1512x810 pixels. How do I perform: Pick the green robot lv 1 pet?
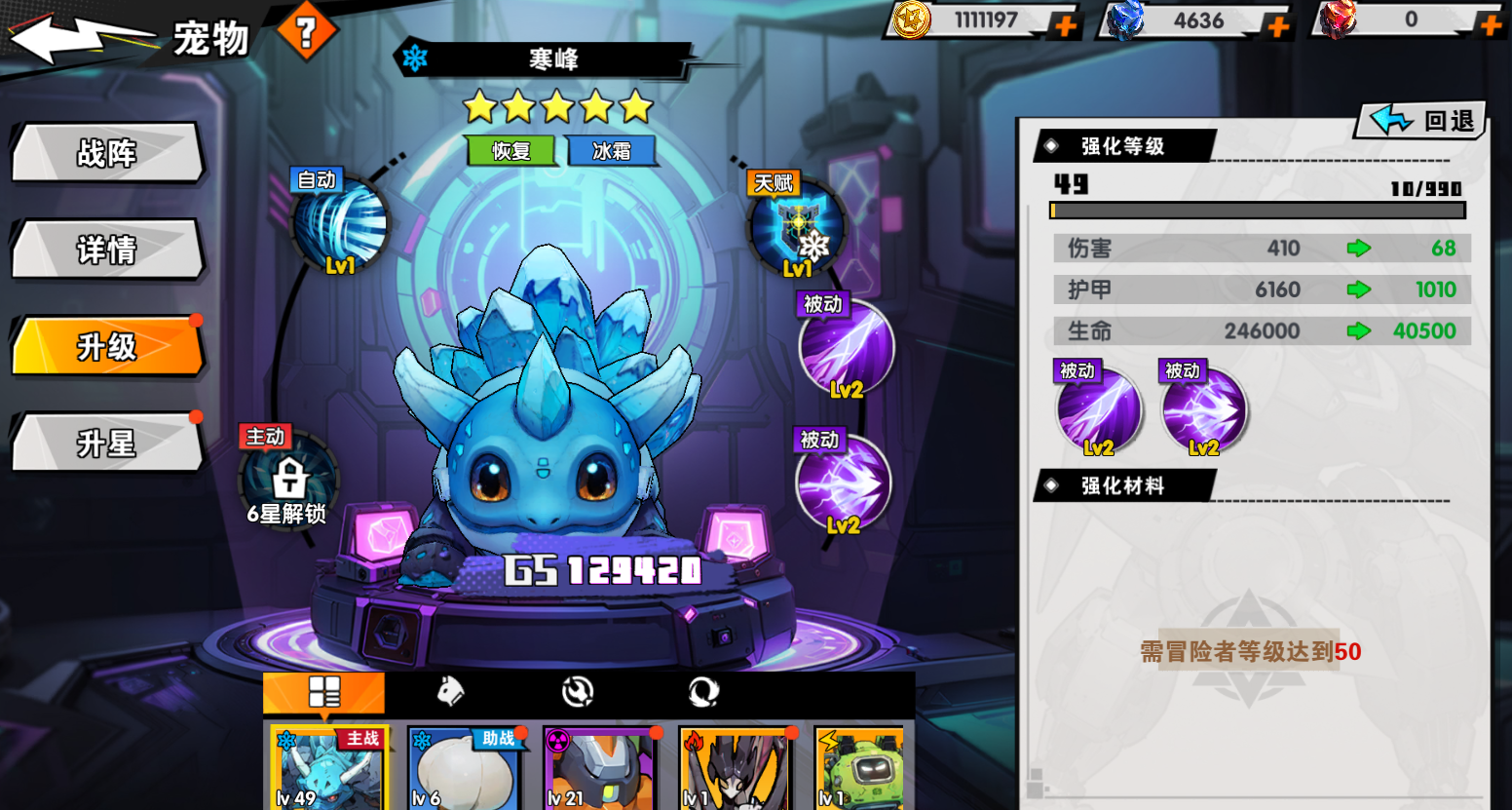(858, 769)
